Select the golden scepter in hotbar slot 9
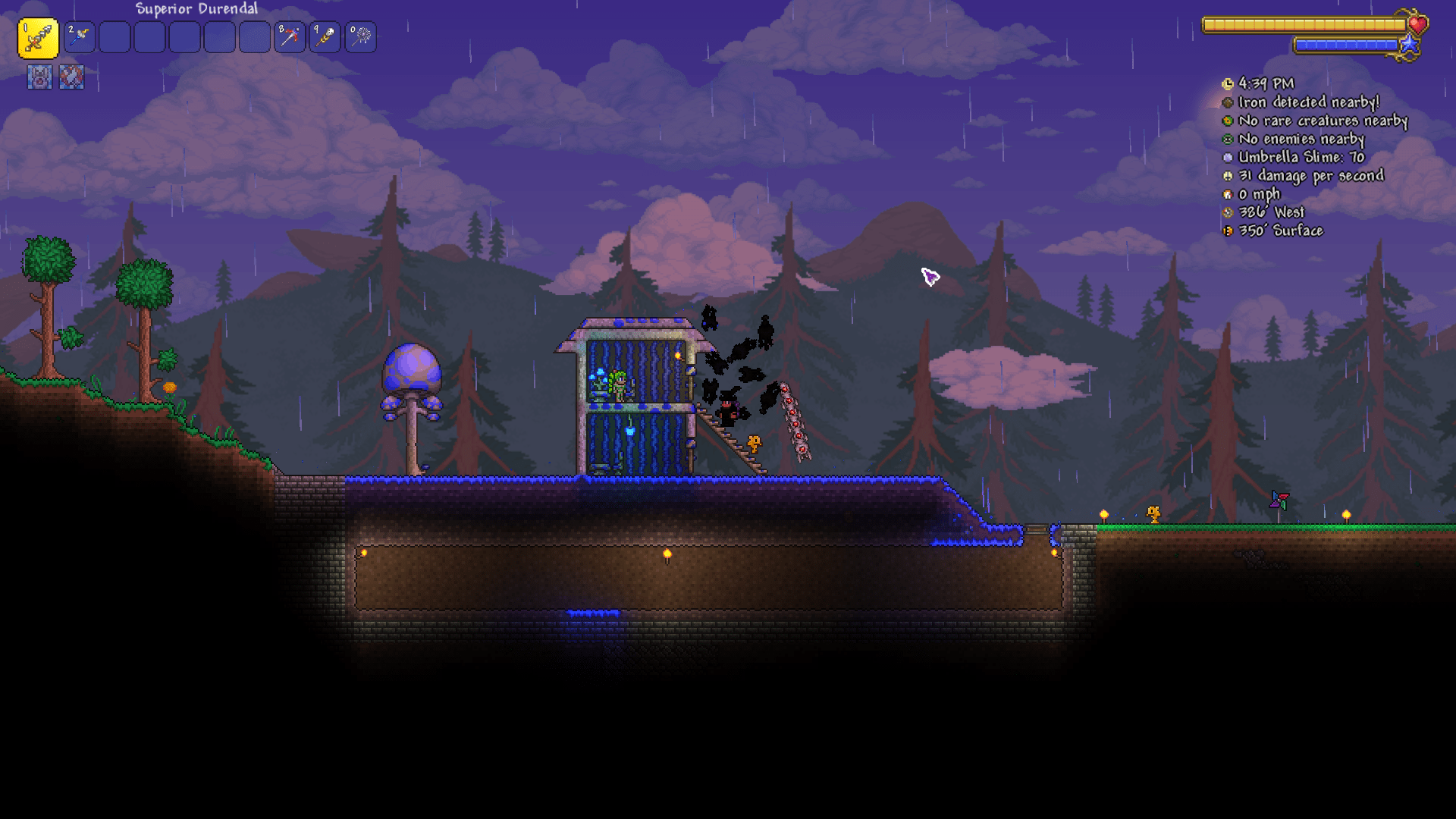 point(325,38)
